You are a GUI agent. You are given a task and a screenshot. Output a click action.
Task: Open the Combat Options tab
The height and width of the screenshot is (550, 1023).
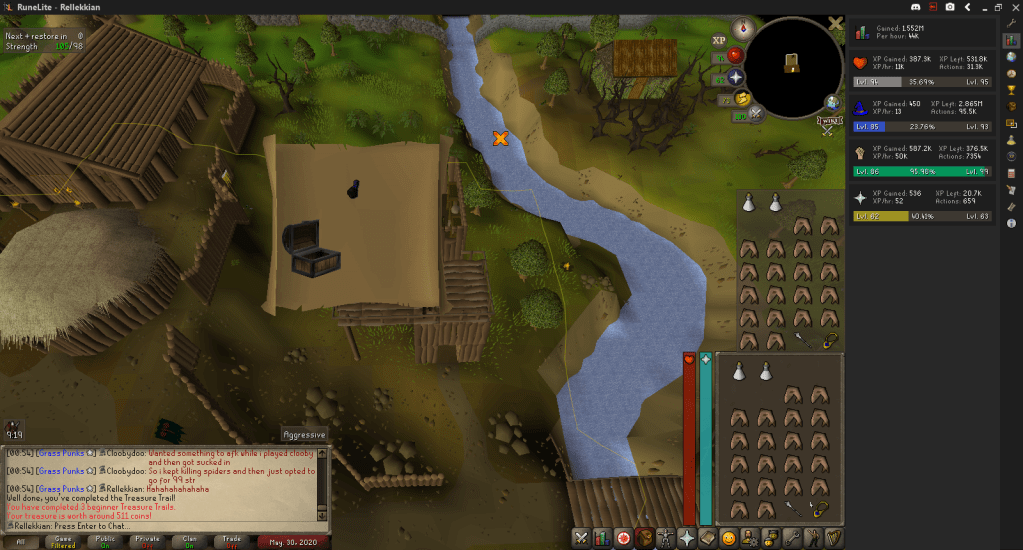coord(580,538)
